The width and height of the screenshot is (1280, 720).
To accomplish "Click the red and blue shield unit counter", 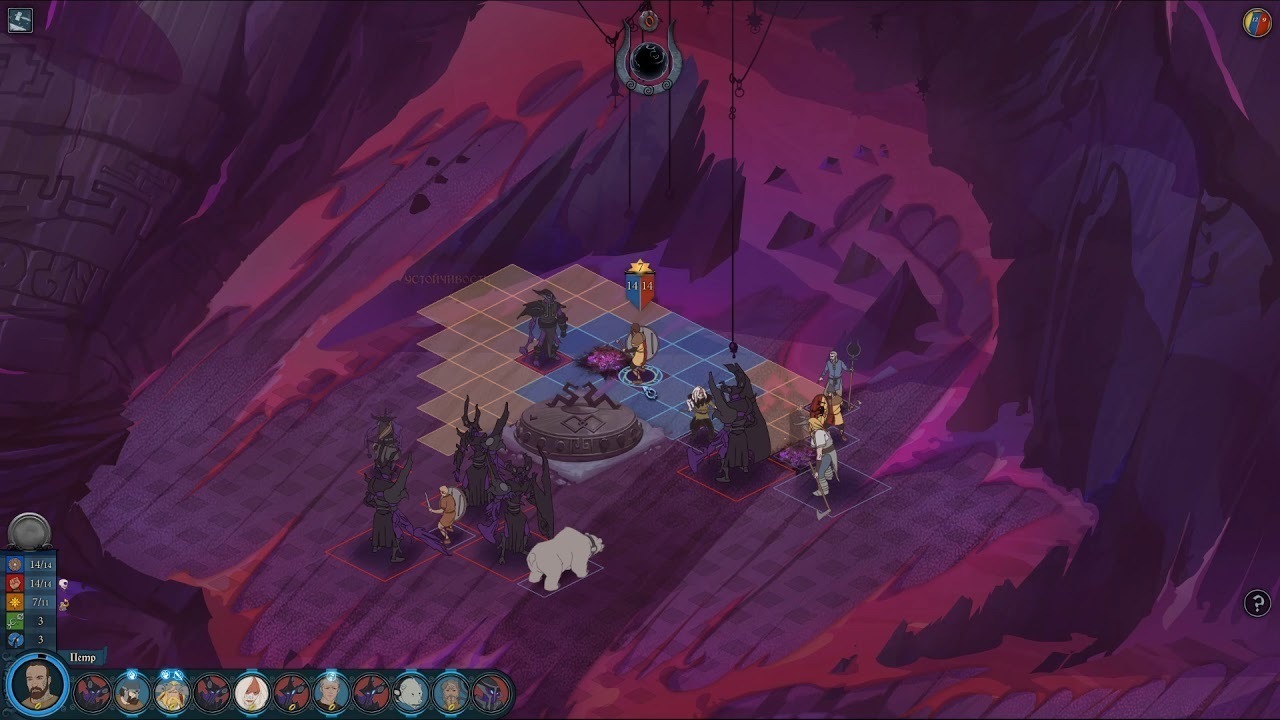I will (639, 286).
